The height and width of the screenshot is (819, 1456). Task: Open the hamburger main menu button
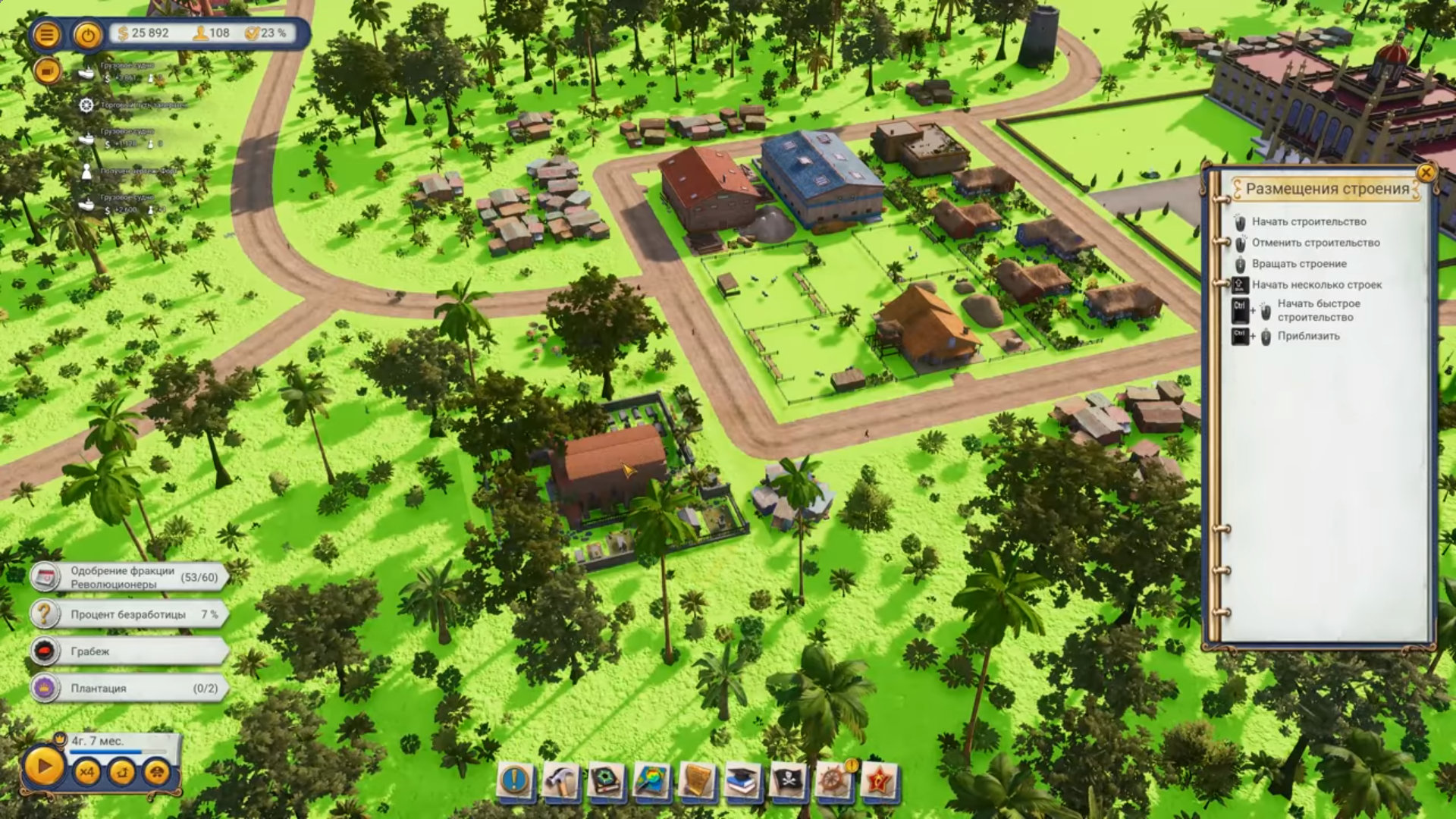[x=46, y=35]
